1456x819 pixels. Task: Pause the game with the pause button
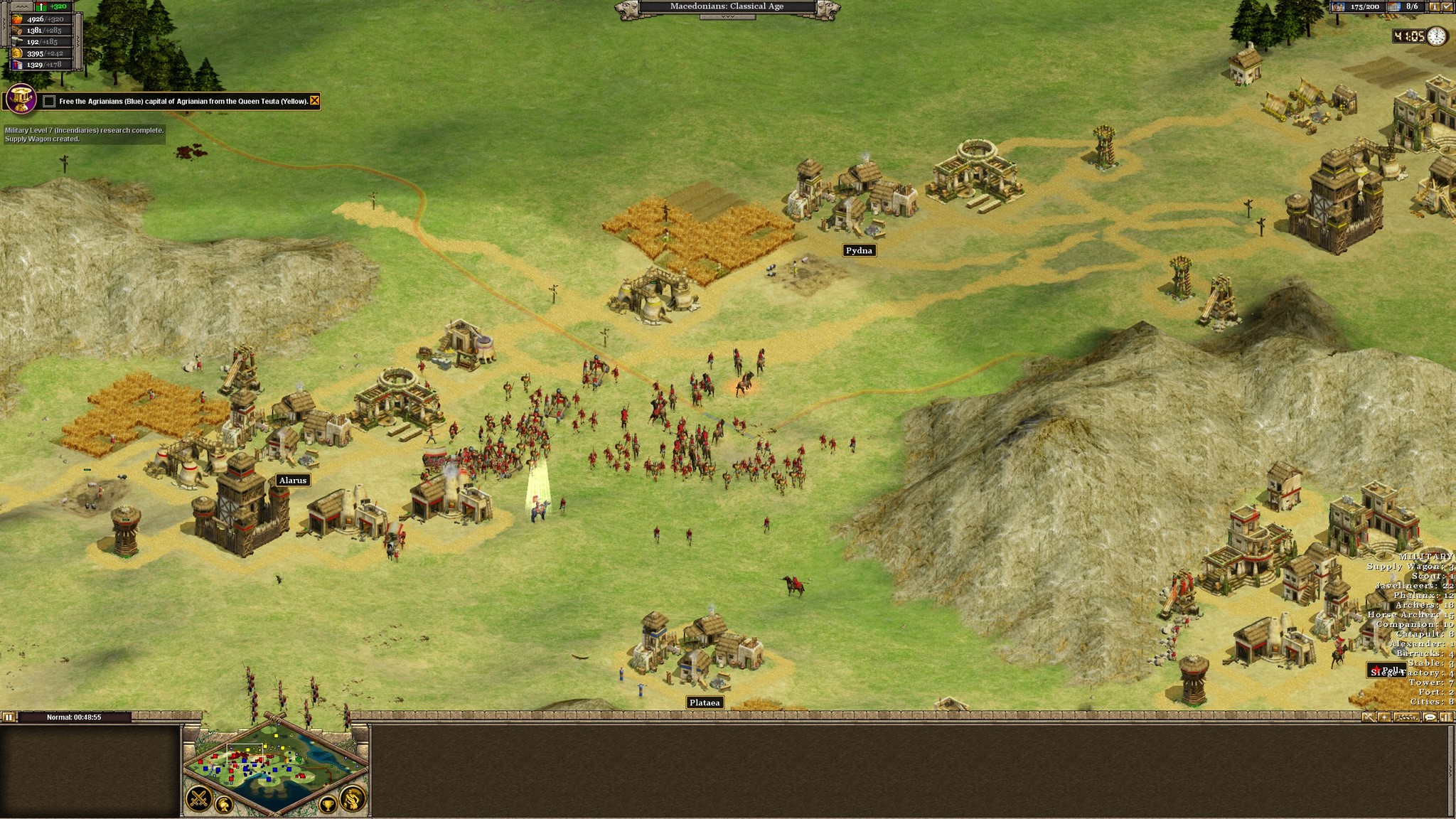click(8, 717)
